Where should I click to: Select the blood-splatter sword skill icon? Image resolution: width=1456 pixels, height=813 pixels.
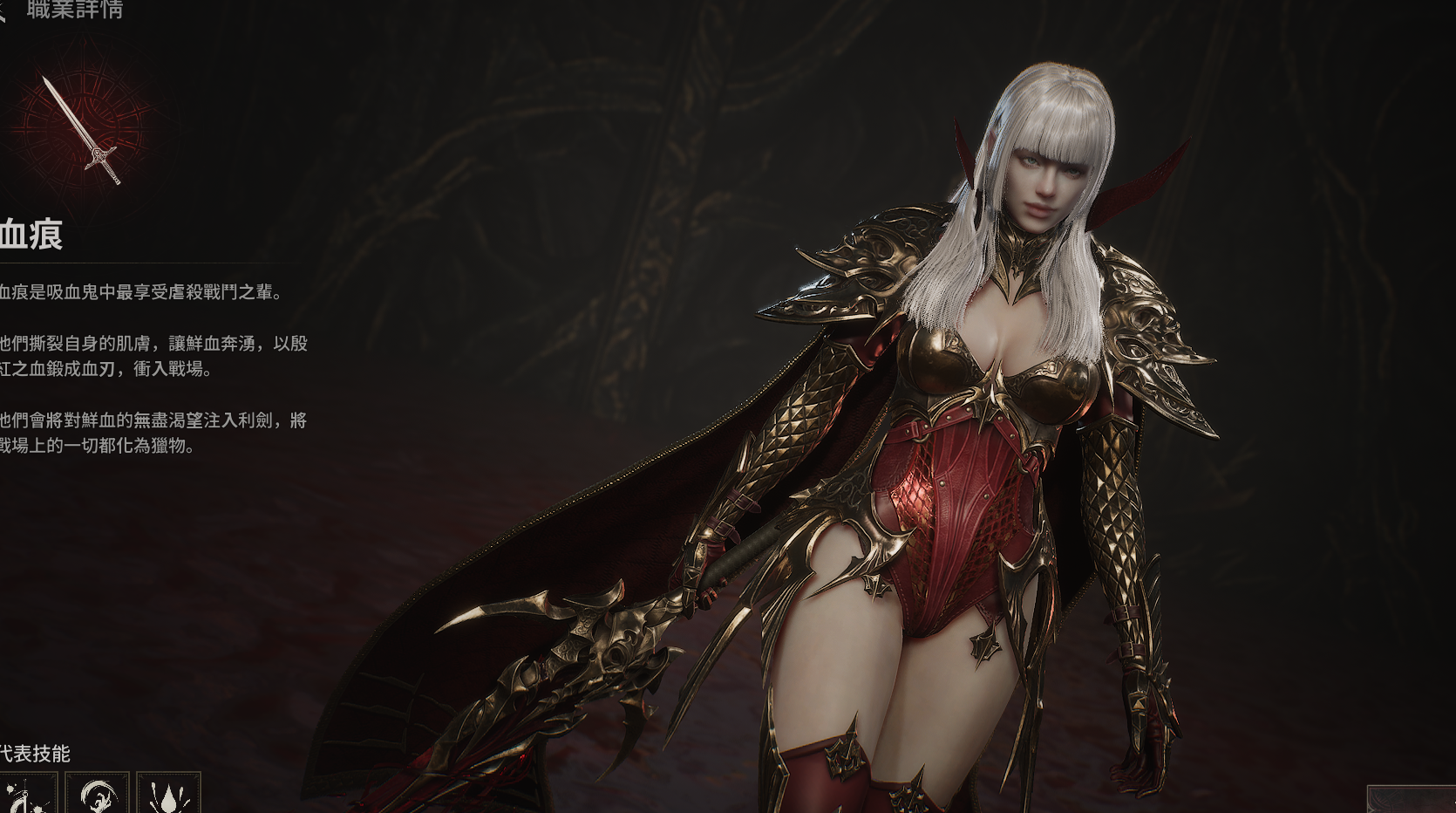coord(27,795)
